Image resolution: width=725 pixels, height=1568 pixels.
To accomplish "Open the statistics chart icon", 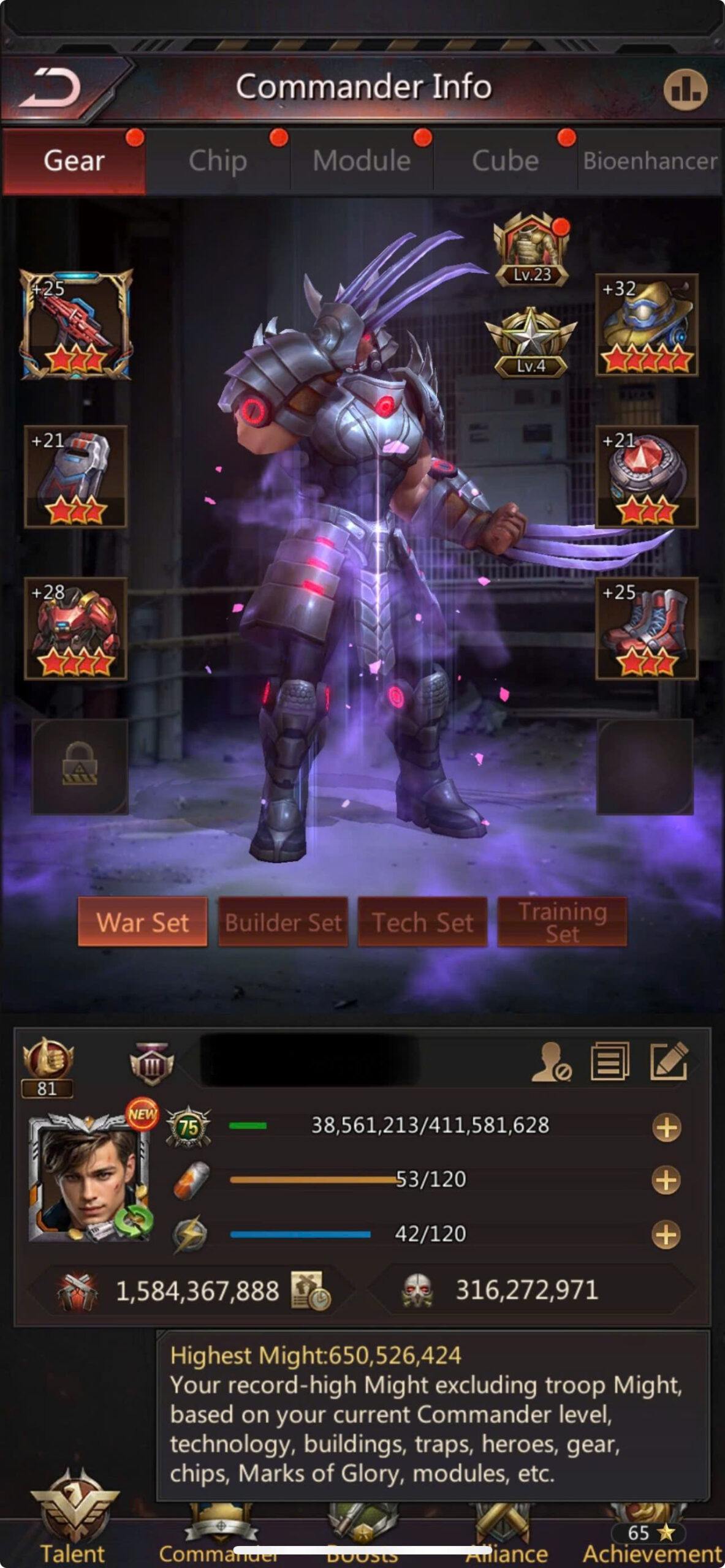I will (x=685, y=90).
